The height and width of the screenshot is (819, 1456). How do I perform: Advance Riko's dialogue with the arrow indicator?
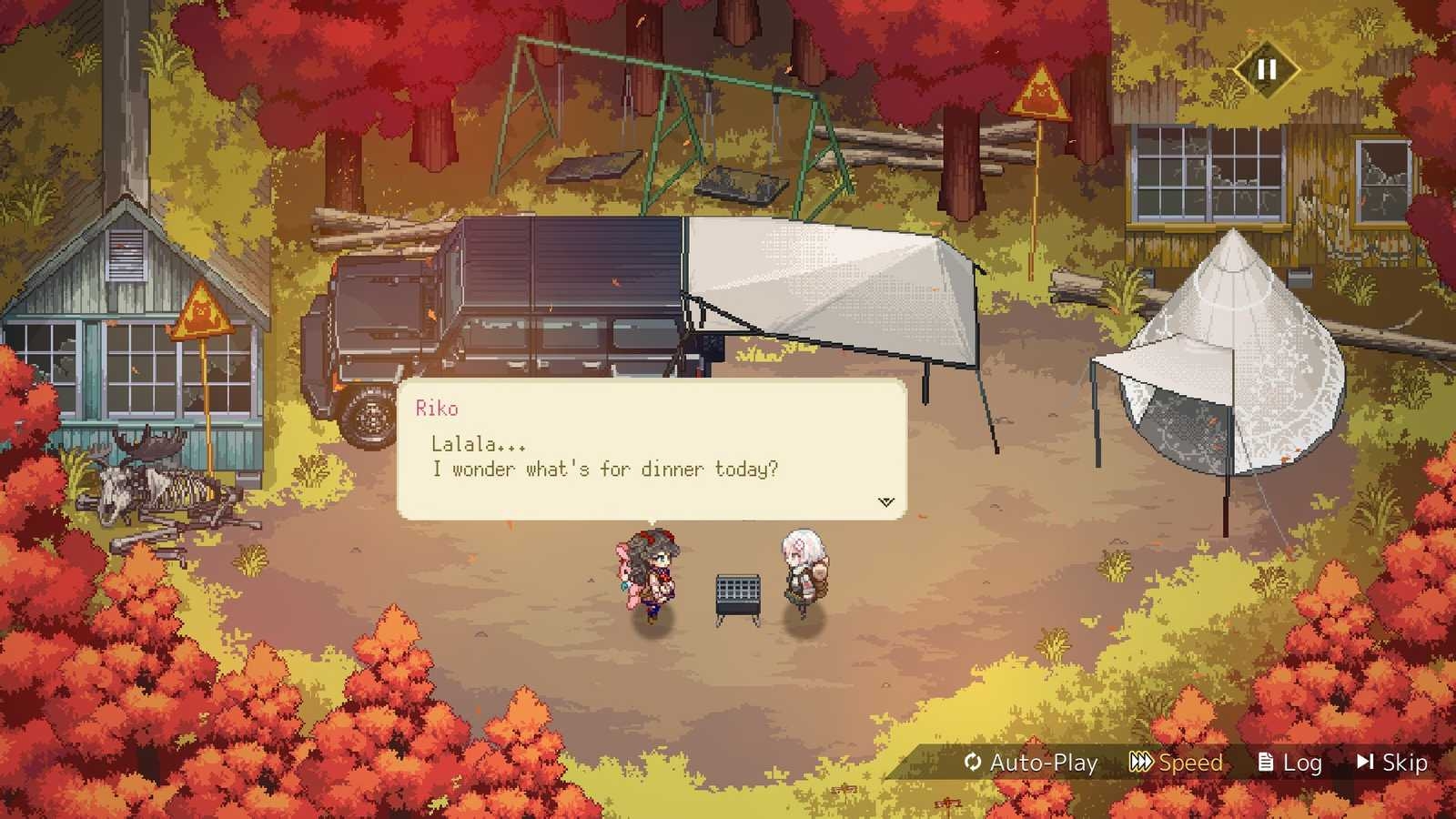pyautogui.click(x=885, y=501)
